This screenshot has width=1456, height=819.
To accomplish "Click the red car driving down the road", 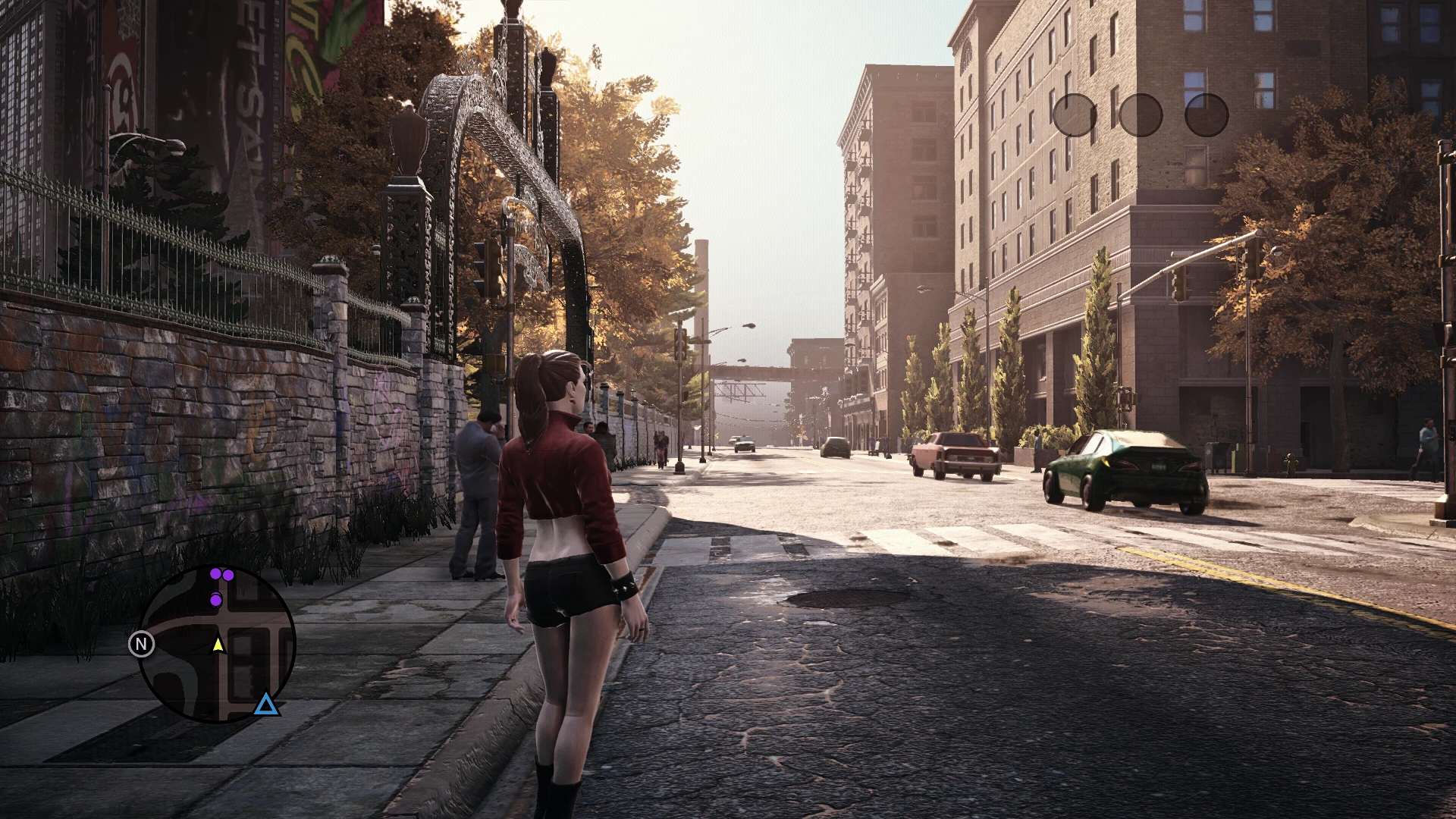I will 955,455.
